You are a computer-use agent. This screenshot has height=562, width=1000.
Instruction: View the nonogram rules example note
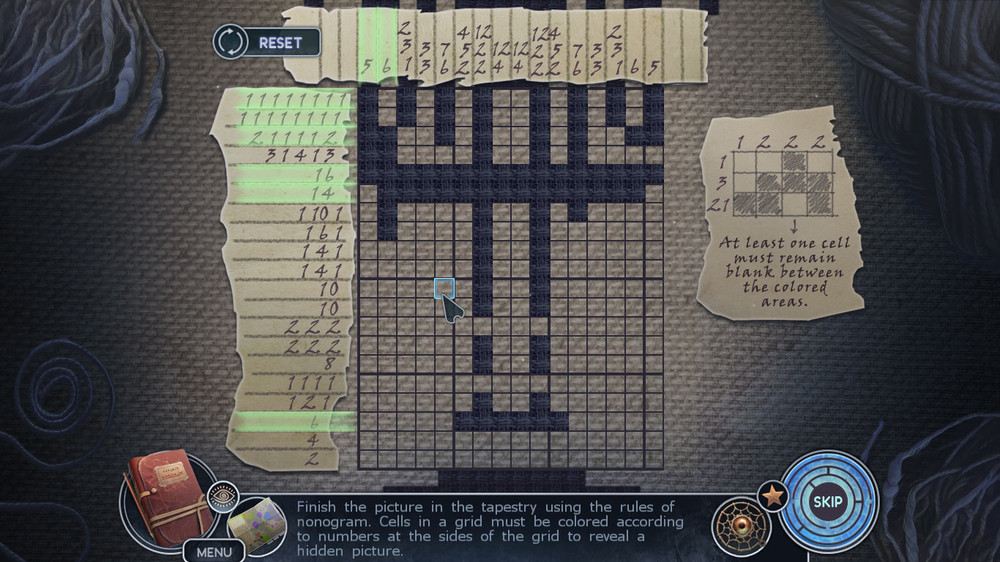(782, 219)
